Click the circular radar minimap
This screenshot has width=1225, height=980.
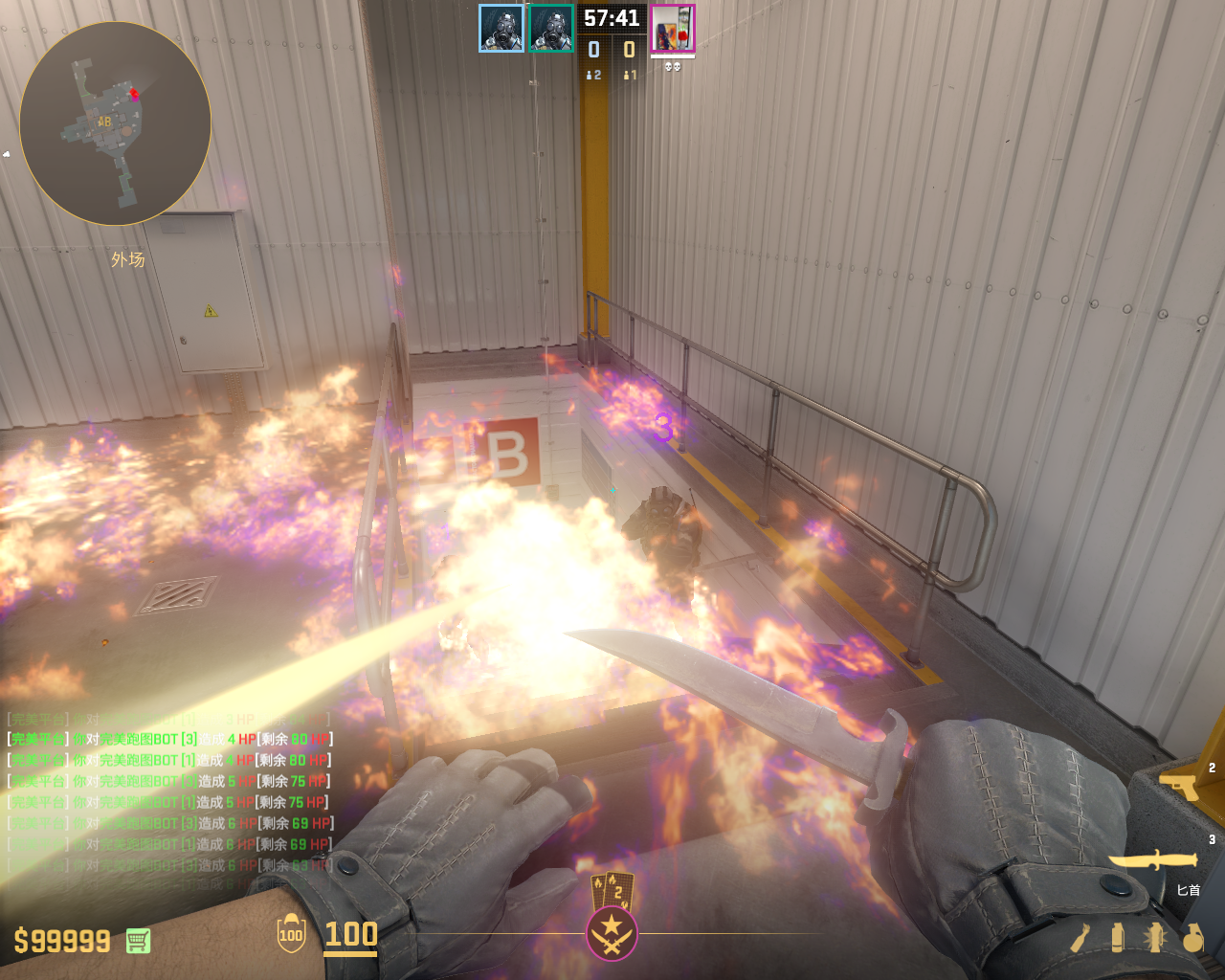pyautogui.click(x=115, y=123)
